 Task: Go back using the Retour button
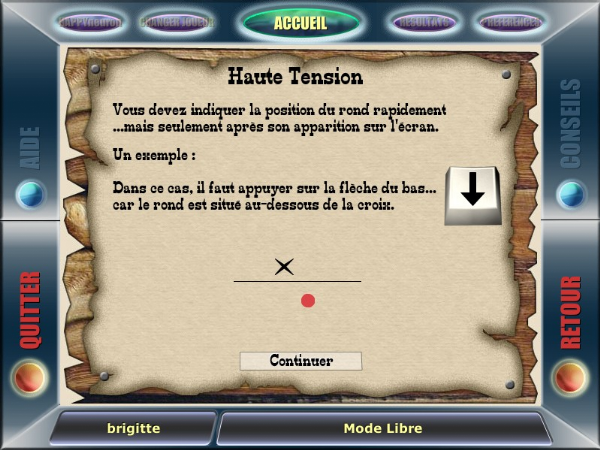570,377
